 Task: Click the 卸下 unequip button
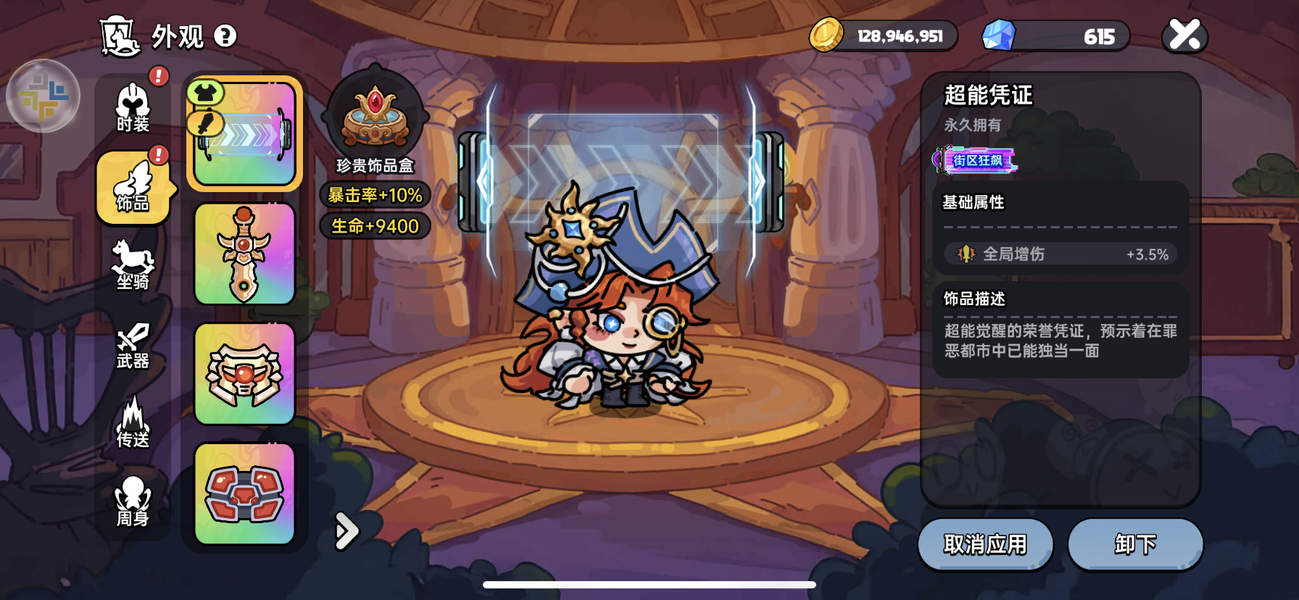tap(1135, 544)
